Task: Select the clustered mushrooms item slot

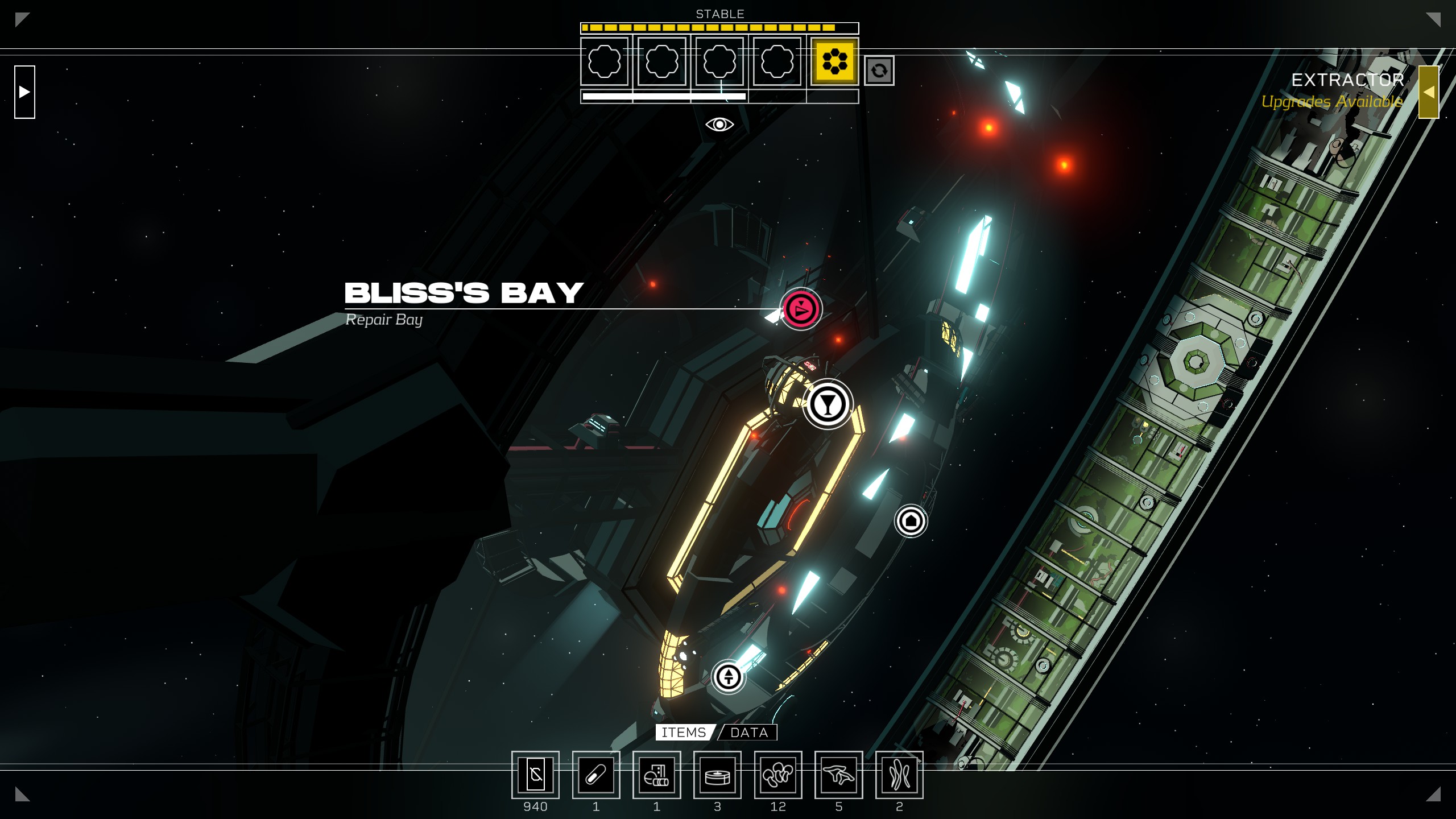Action: (778, 775)
